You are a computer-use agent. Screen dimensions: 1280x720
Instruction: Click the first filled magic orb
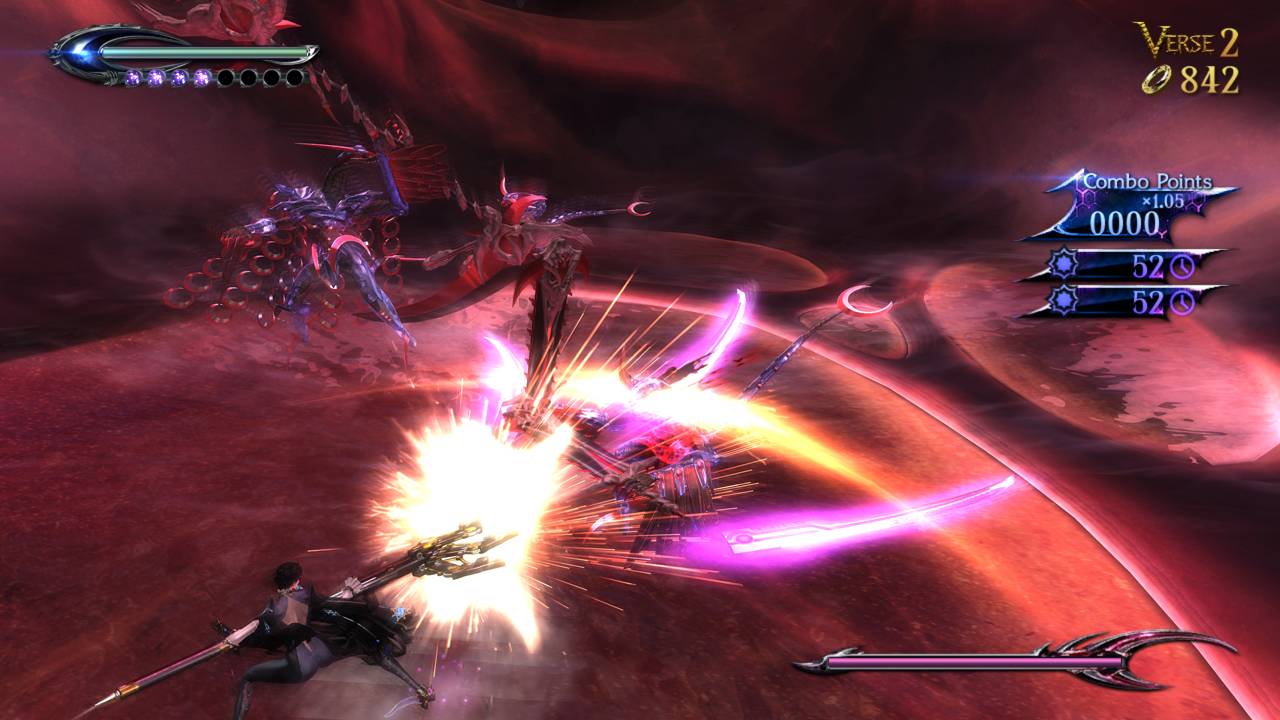click(x=133, y=78)
